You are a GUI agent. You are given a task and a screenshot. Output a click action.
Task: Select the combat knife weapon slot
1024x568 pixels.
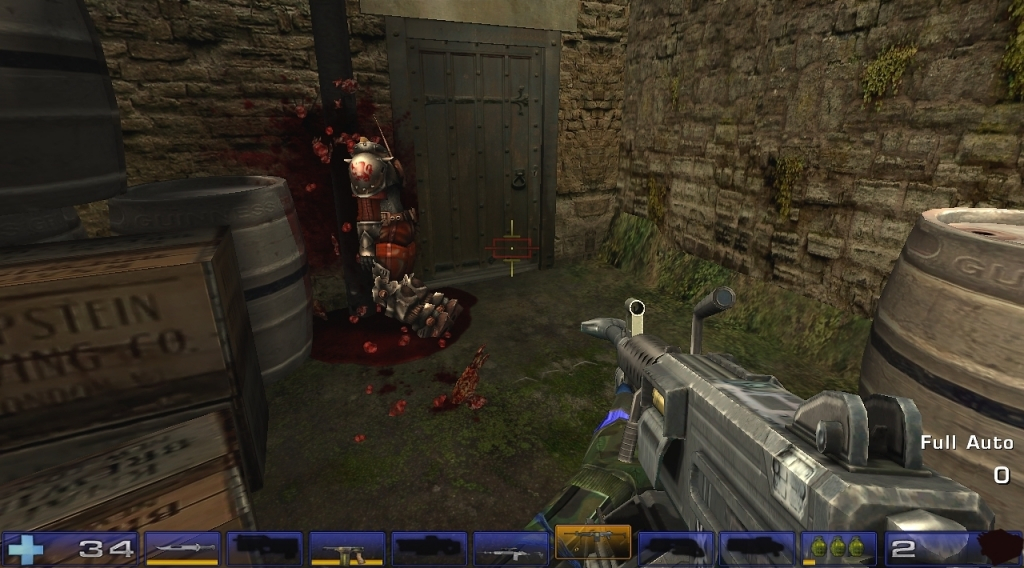pos(182,548)
